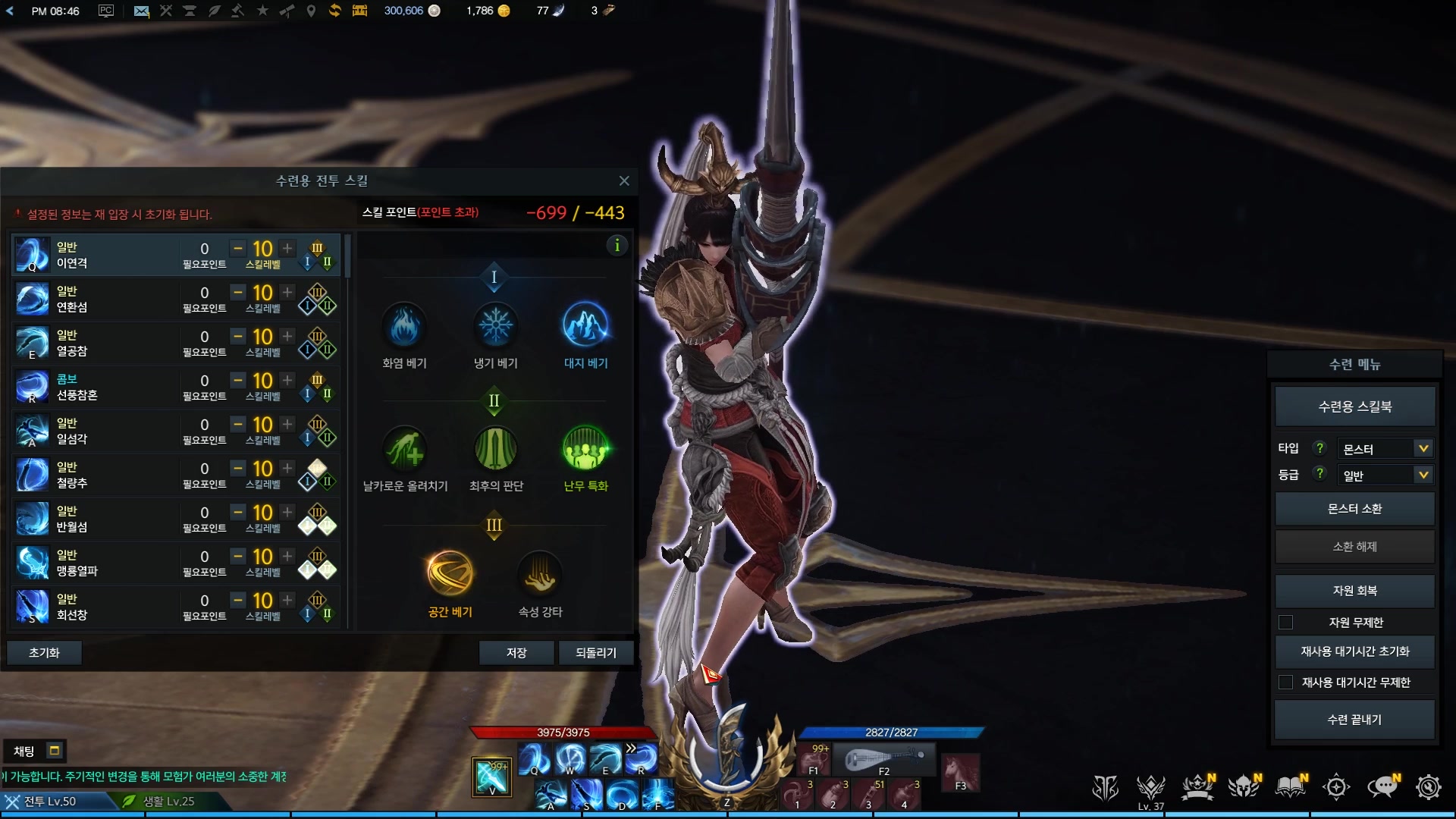Enable the 재사용 대기시간 무제한 checkbox
Viewport: 1456px width, 819px height.
(1286, 682)
